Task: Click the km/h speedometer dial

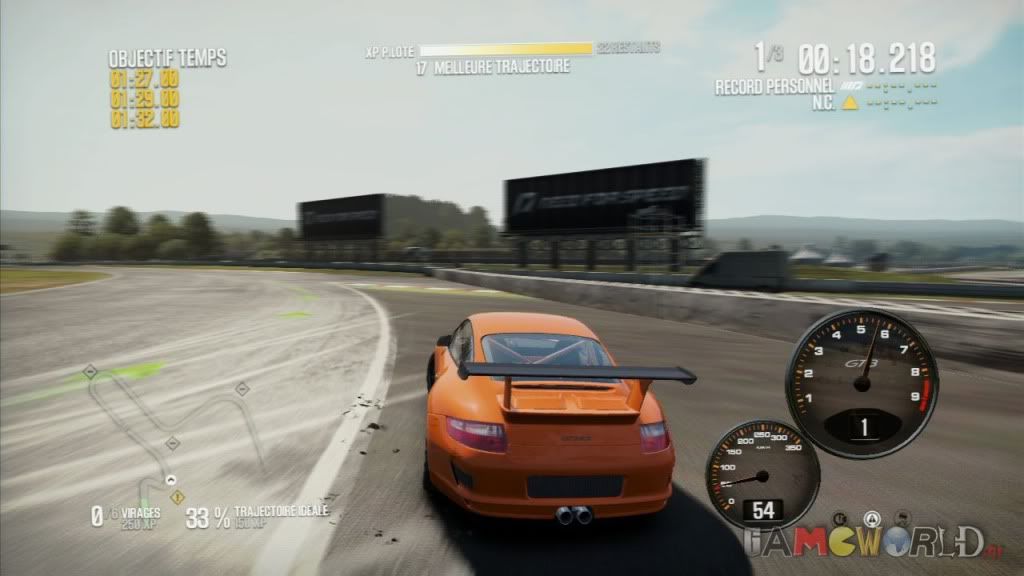Action: [762, 474]
